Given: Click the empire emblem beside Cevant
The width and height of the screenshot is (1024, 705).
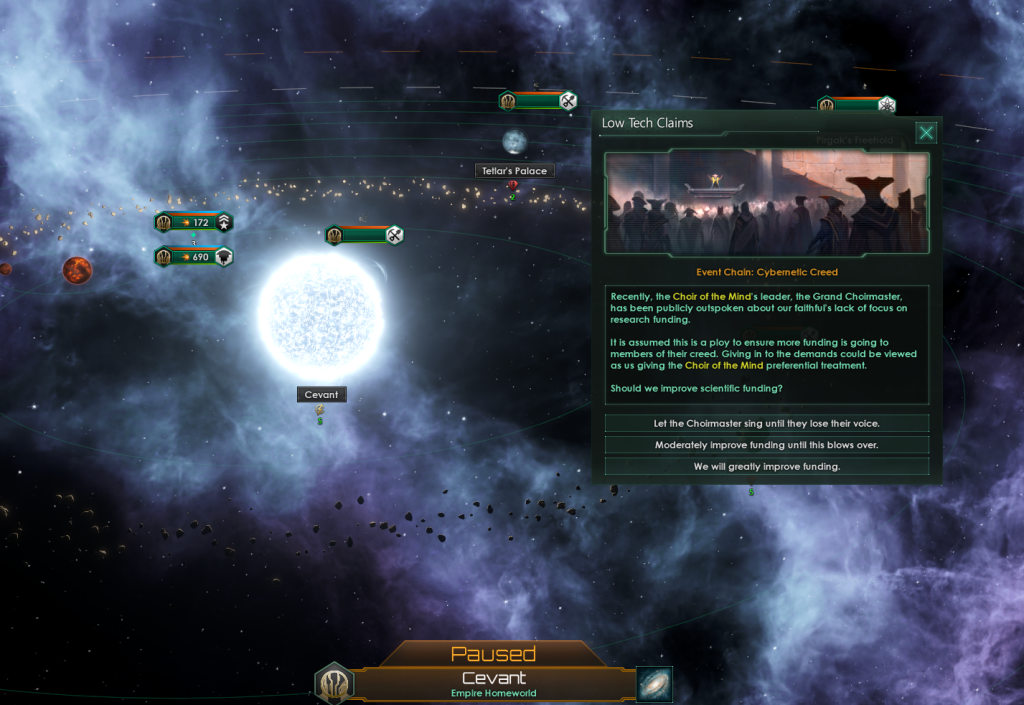Looking at the screenshot, I should [x=334, y=685].
